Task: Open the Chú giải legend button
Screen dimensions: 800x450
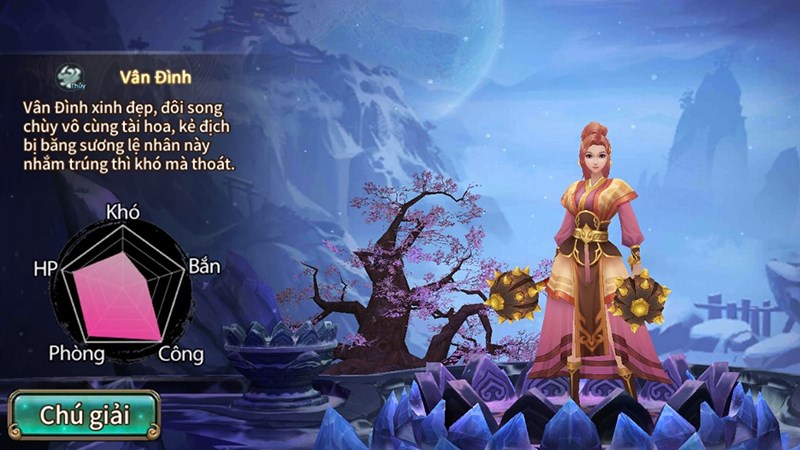Action: click(84, 415)
